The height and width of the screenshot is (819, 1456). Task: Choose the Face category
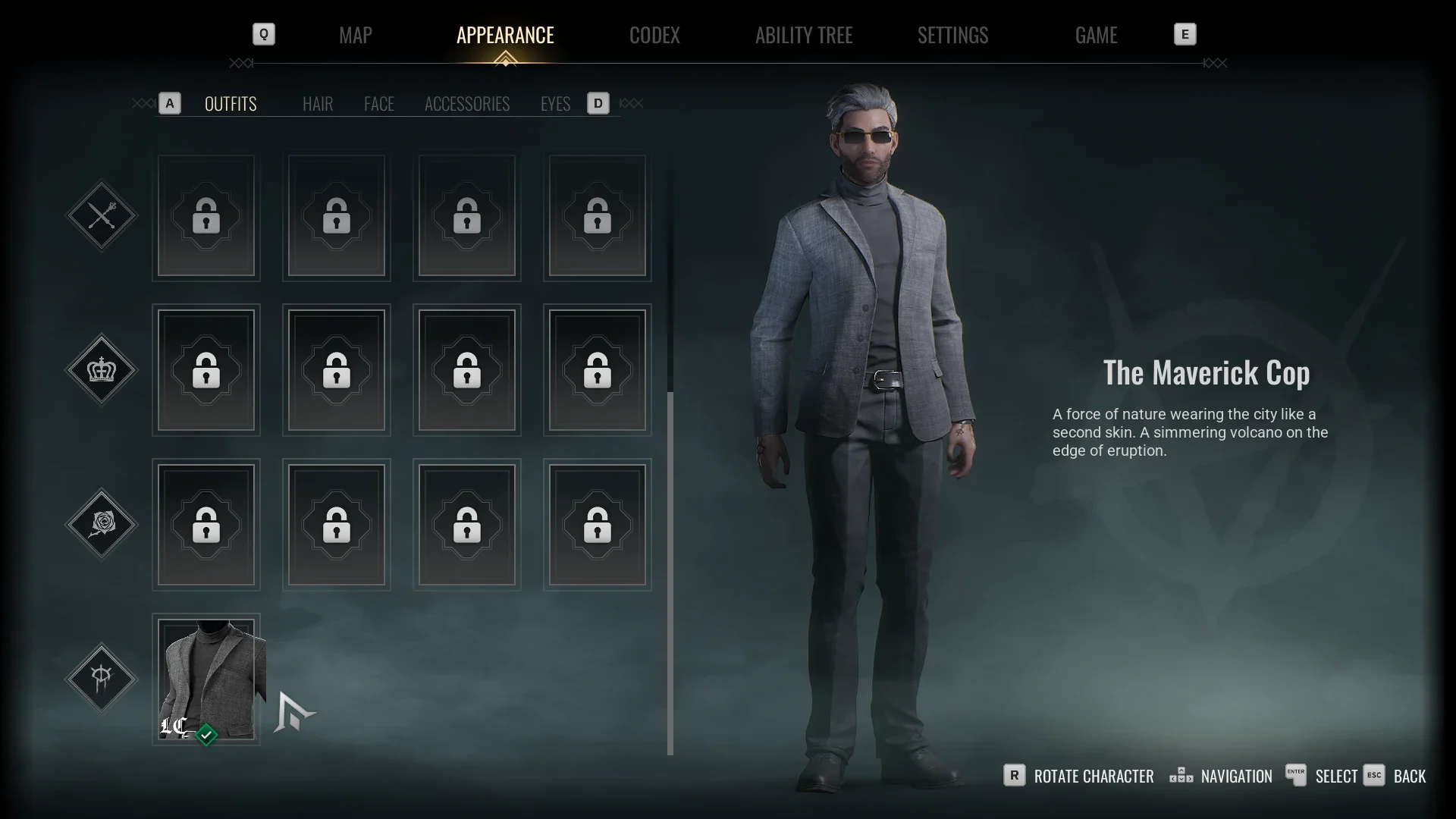click(x=378, y=104)
